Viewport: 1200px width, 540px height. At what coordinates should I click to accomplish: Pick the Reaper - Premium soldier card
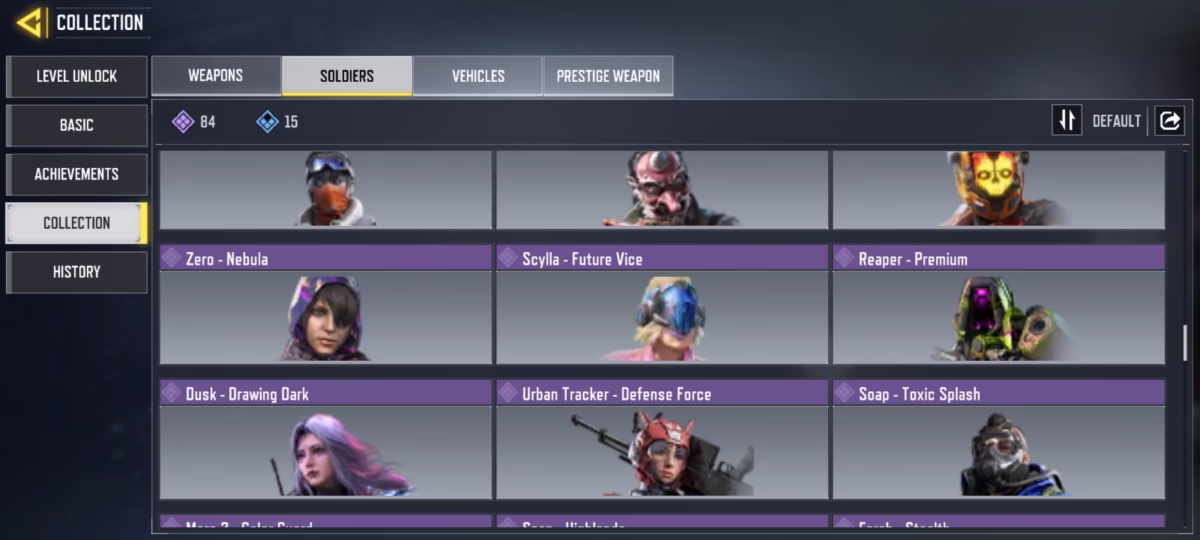(998, 305)
